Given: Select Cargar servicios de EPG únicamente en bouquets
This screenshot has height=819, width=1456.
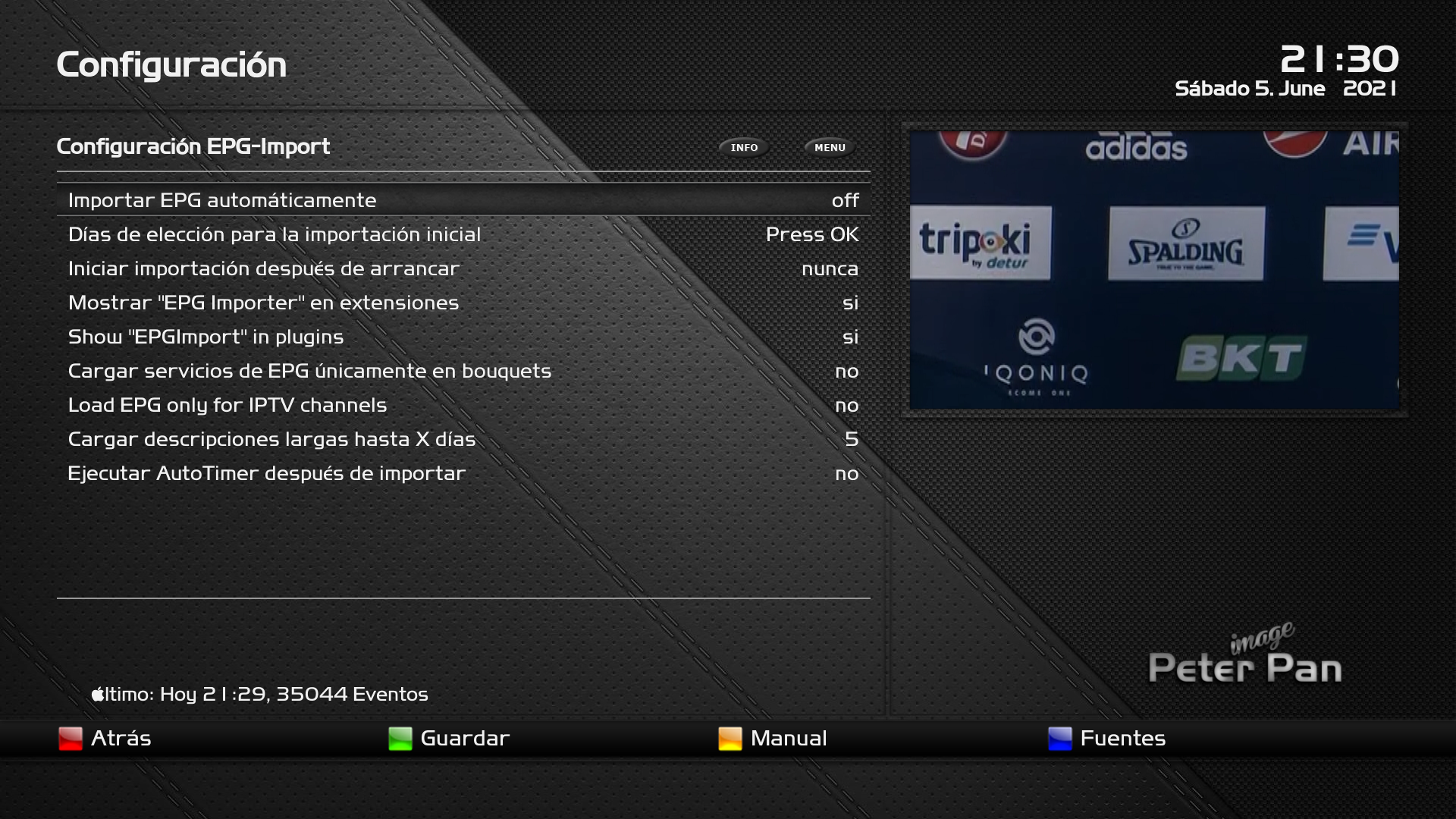Looking at the screenshot, I should pos(463,371).
